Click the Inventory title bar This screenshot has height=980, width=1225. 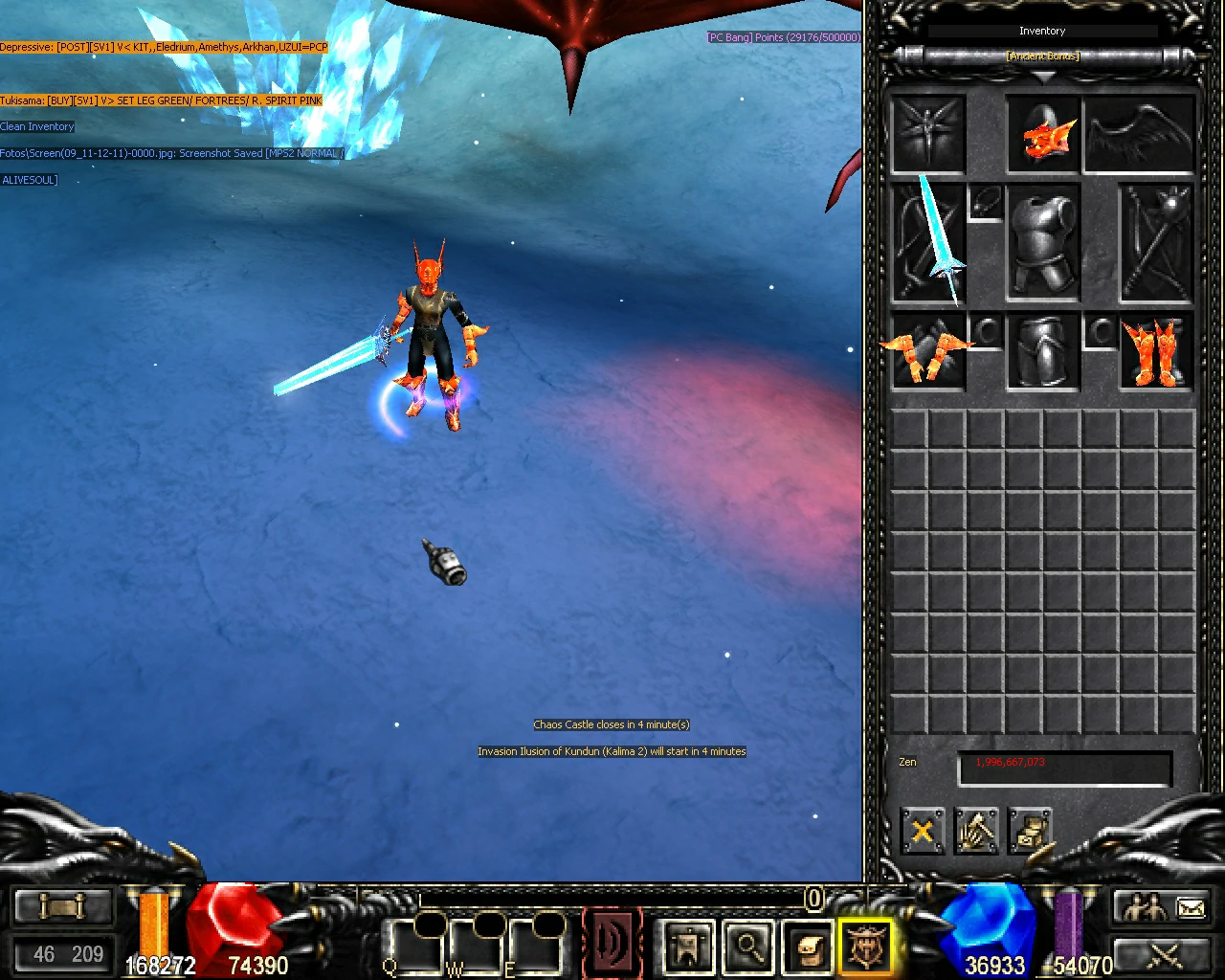[x=1042, y=31]
